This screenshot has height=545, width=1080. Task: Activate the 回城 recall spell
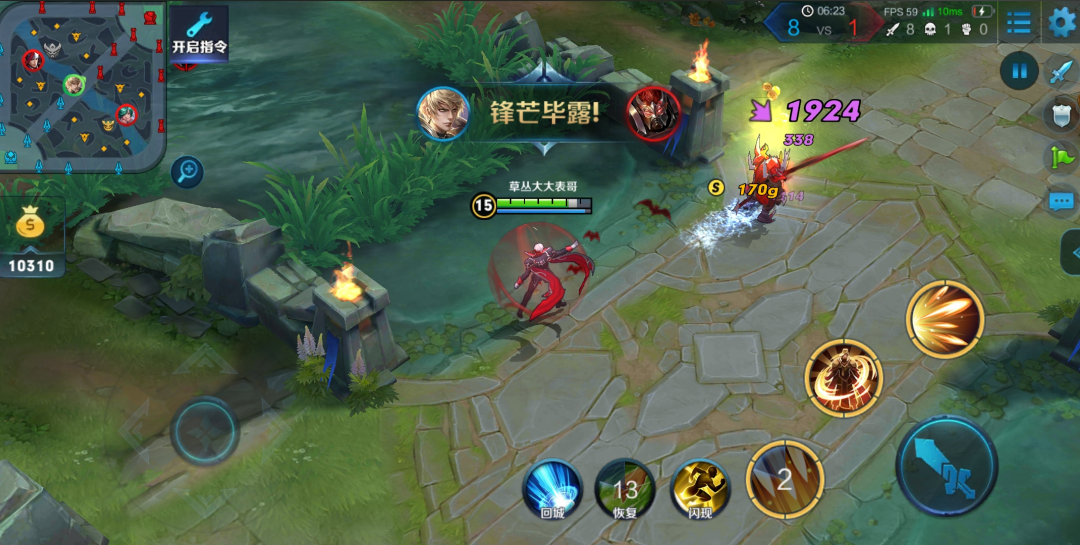tap(552, 489)
